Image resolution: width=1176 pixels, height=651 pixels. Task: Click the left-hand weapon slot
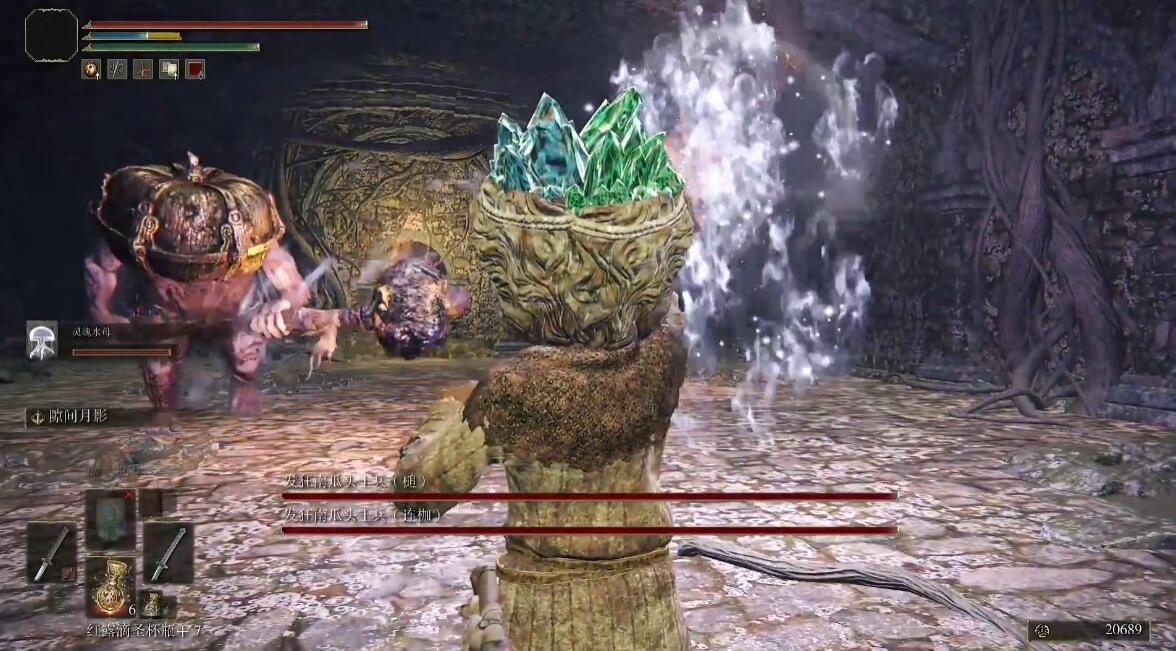coord(51,553)
